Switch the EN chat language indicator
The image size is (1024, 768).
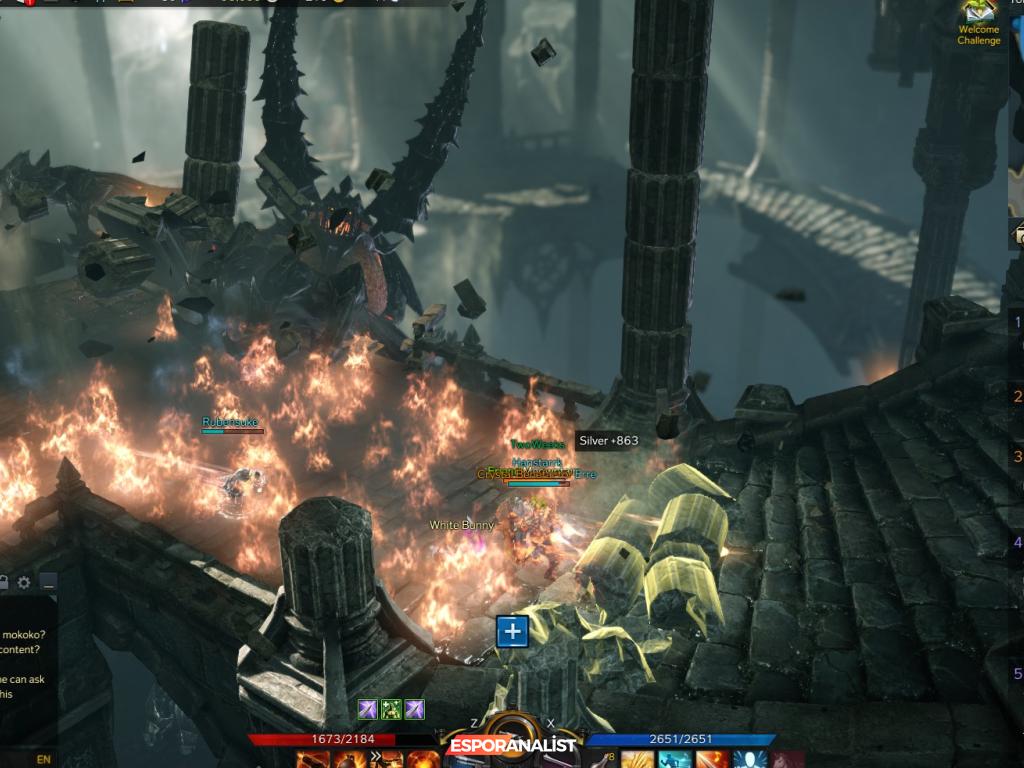coord(43,759)
